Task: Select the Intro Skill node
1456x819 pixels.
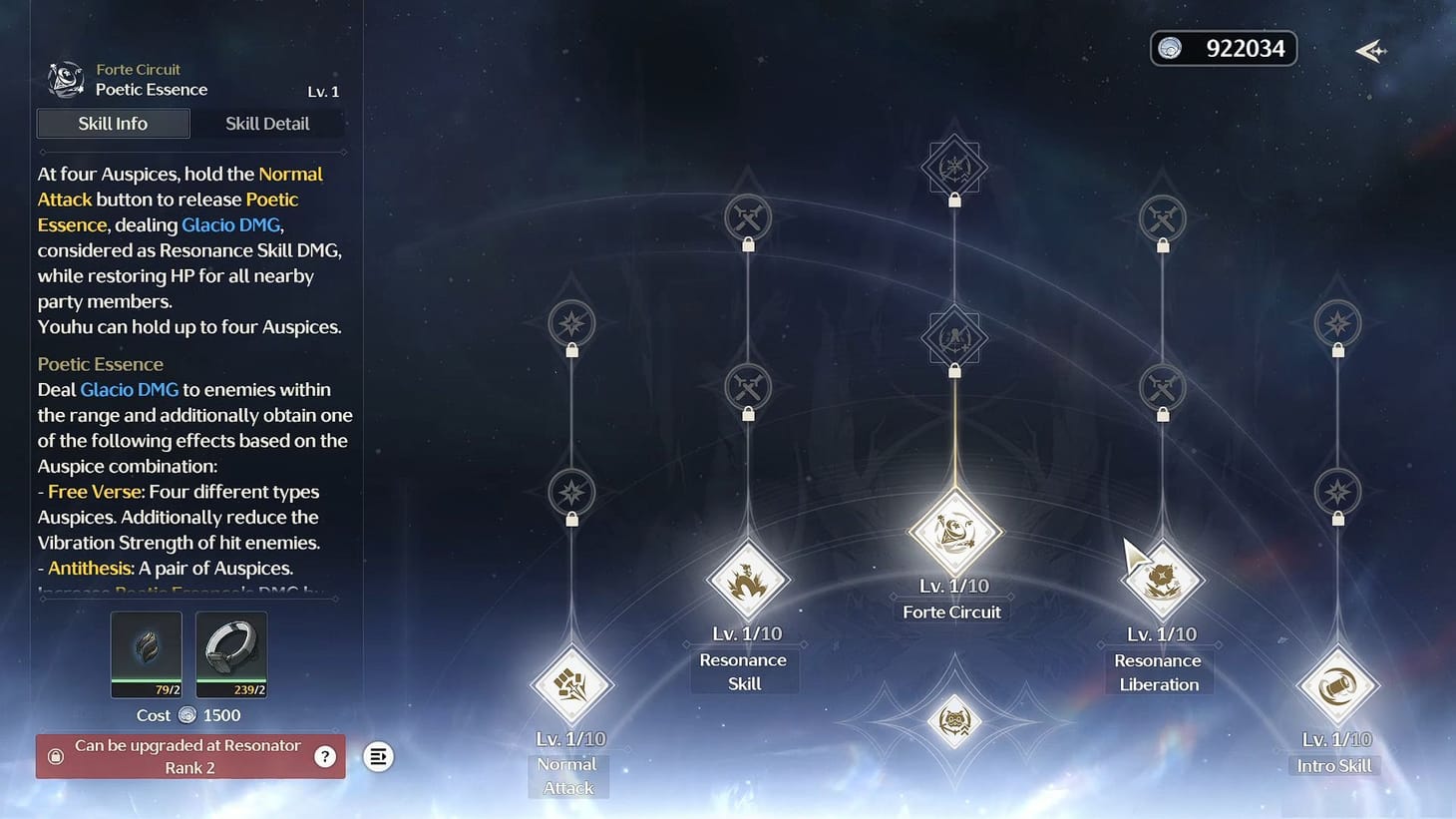Action: 1336,684
